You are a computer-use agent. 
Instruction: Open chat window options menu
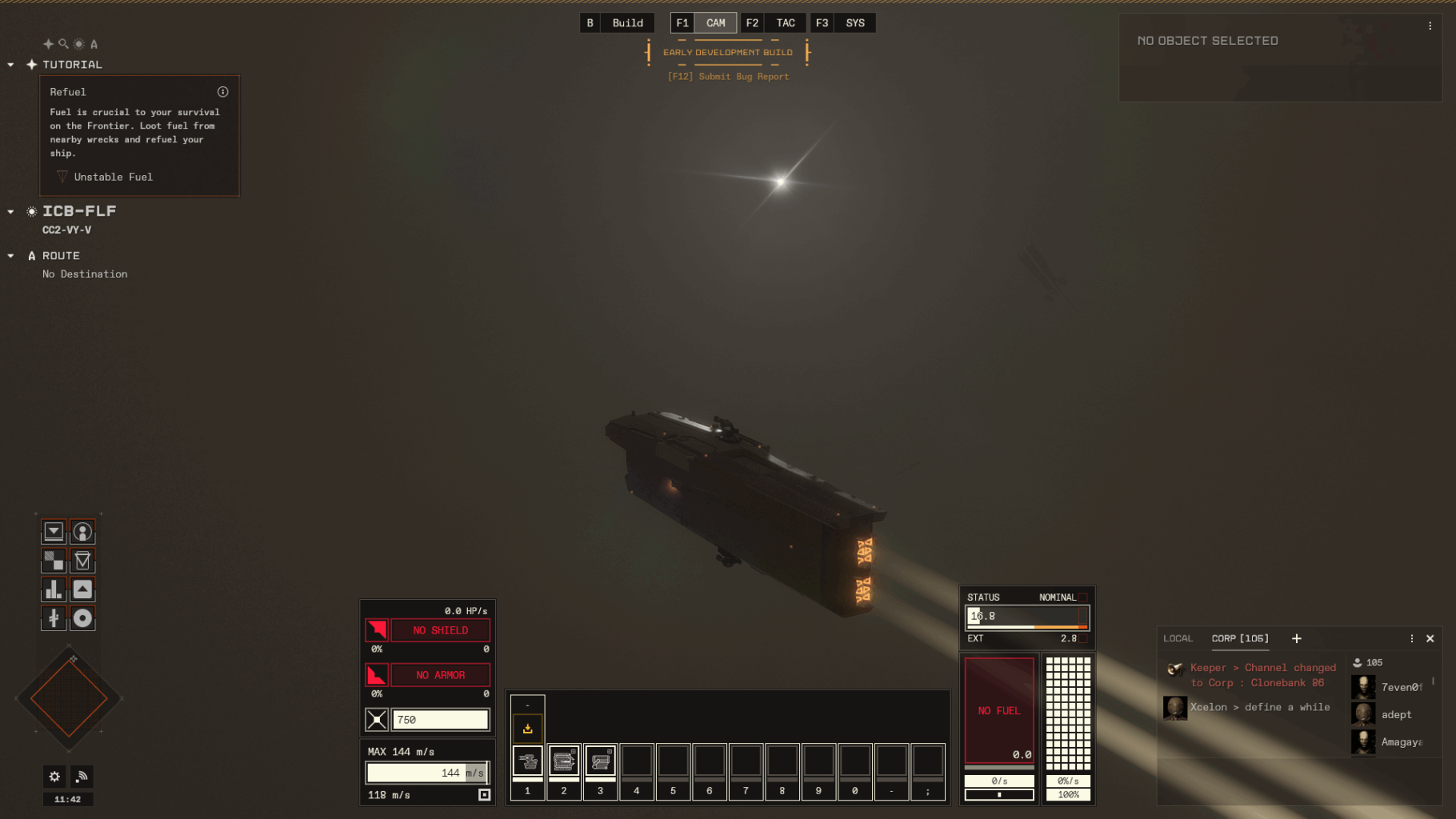(x=1412, y=638)
